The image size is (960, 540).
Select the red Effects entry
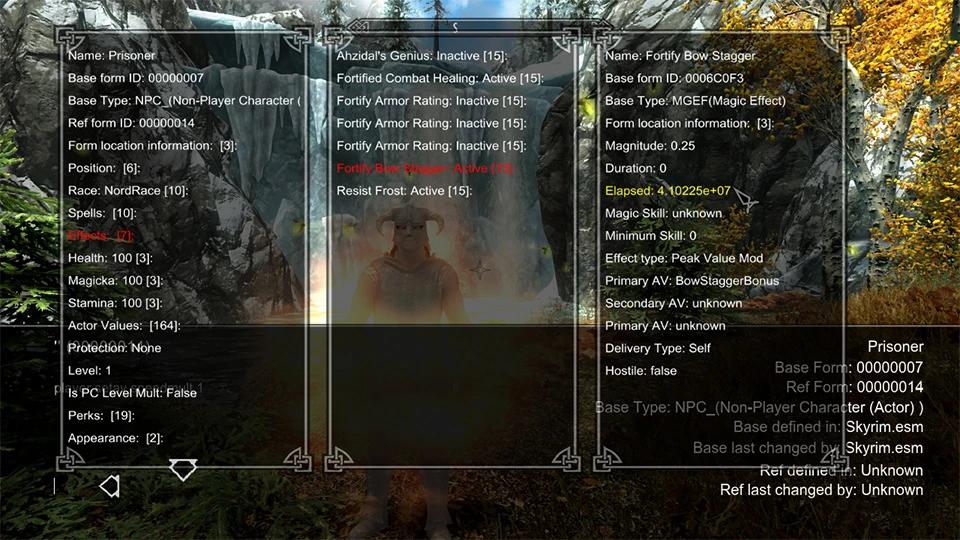pos(100,236)
